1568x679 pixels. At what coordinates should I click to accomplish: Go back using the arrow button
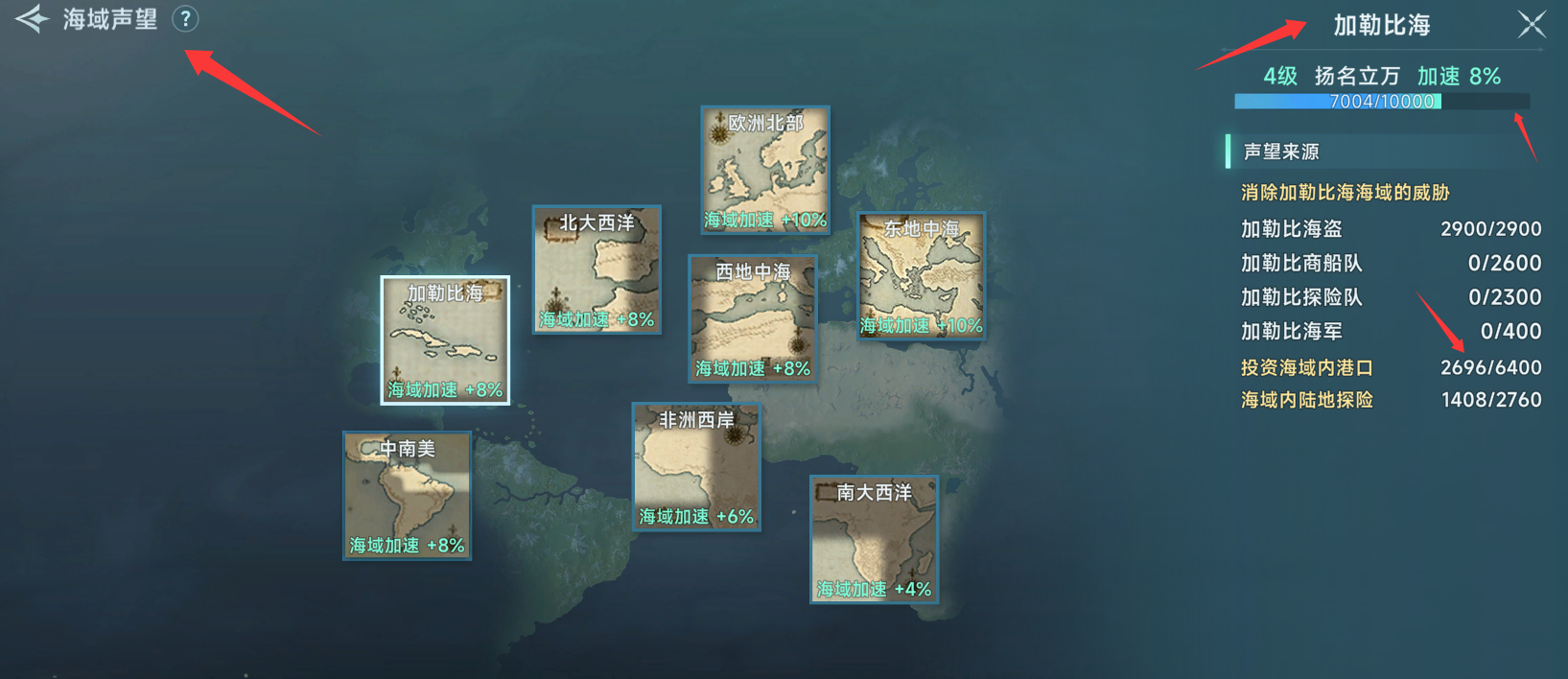click(x=32, y=19)
